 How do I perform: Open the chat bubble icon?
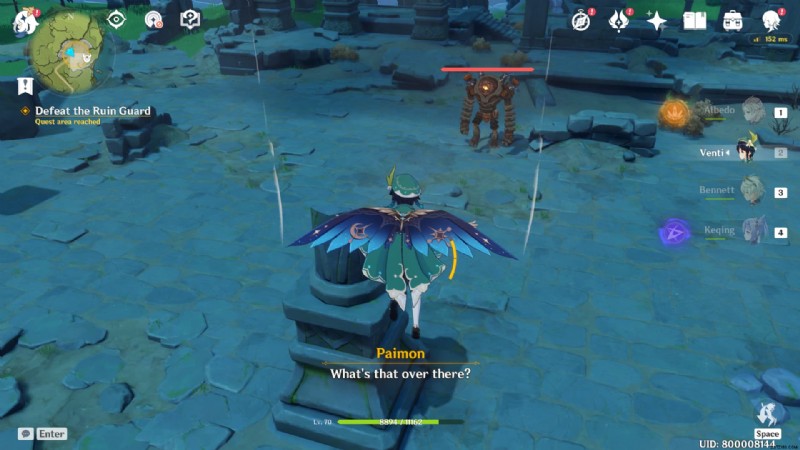pyautogui.click(x=25, y=434)
